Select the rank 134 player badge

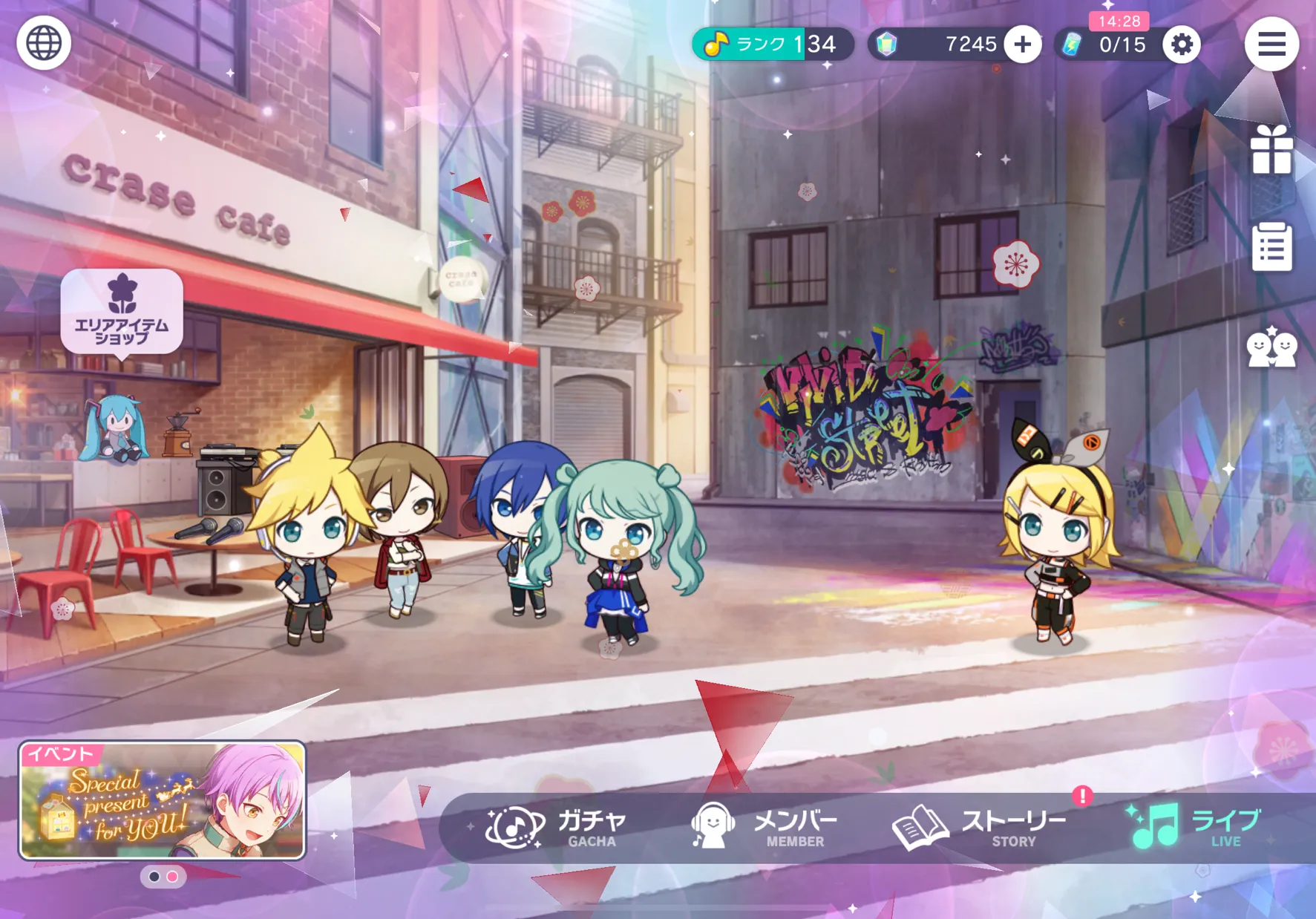click(x=772, y=45)
